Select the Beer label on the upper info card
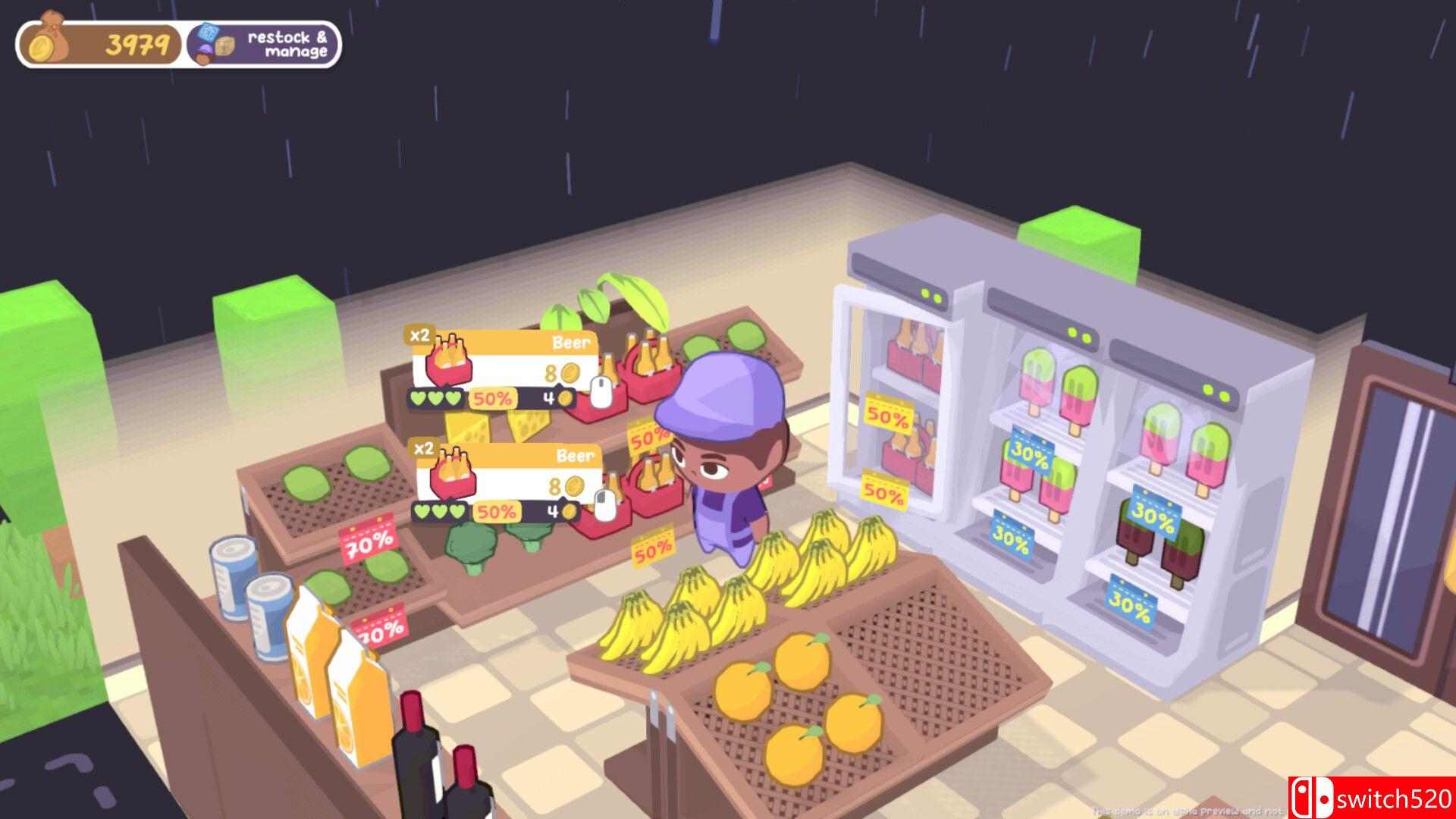1456x819 pixels. pyautogui.click(x=573, y=342)
